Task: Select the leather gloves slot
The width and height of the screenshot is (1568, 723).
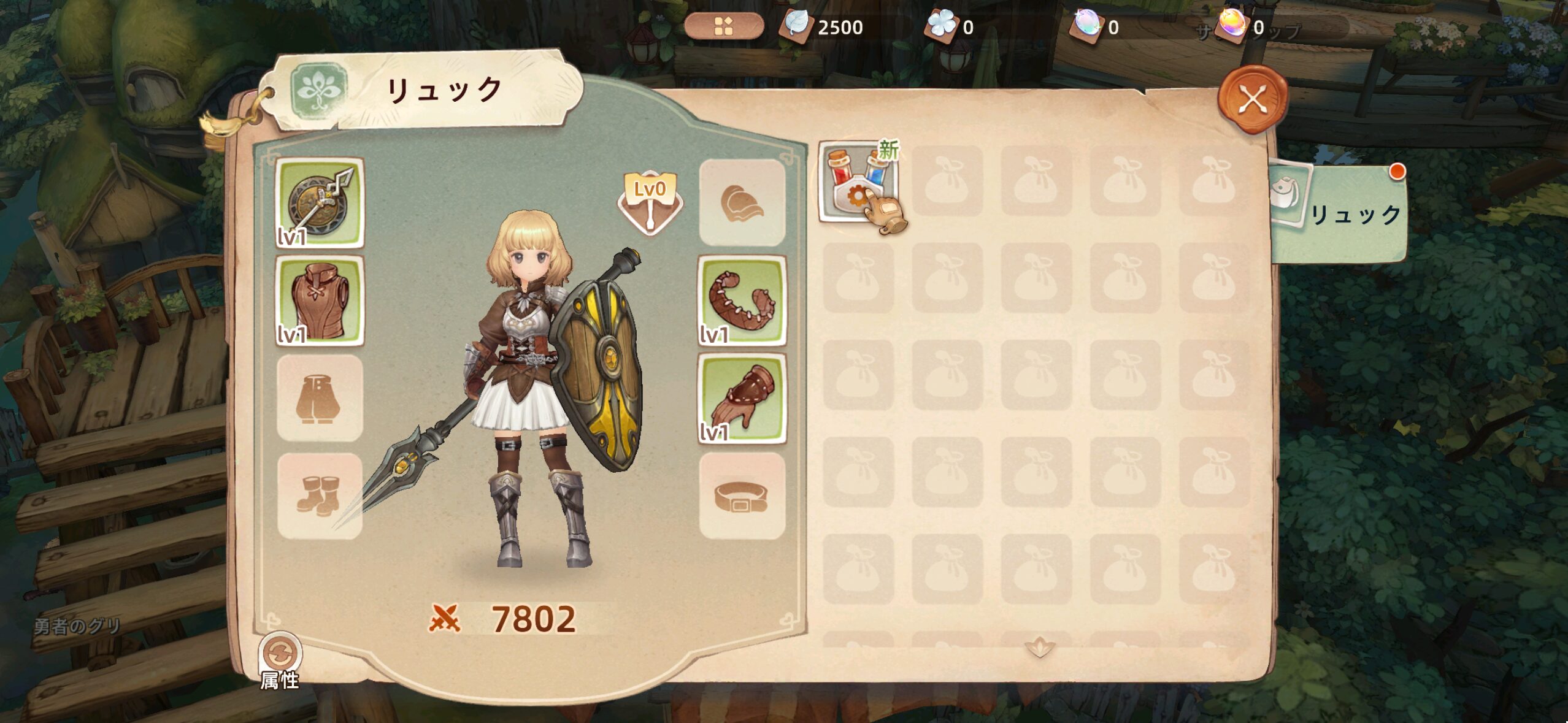Action: coord(742,398)
